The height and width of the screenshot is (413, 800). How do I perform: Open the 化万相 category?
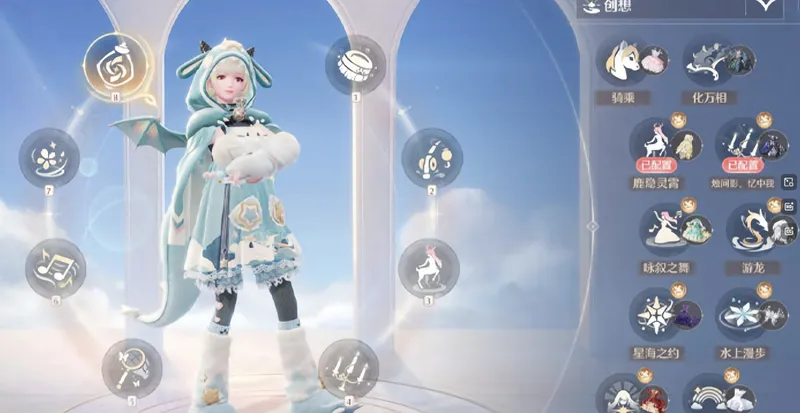point(718,64)
